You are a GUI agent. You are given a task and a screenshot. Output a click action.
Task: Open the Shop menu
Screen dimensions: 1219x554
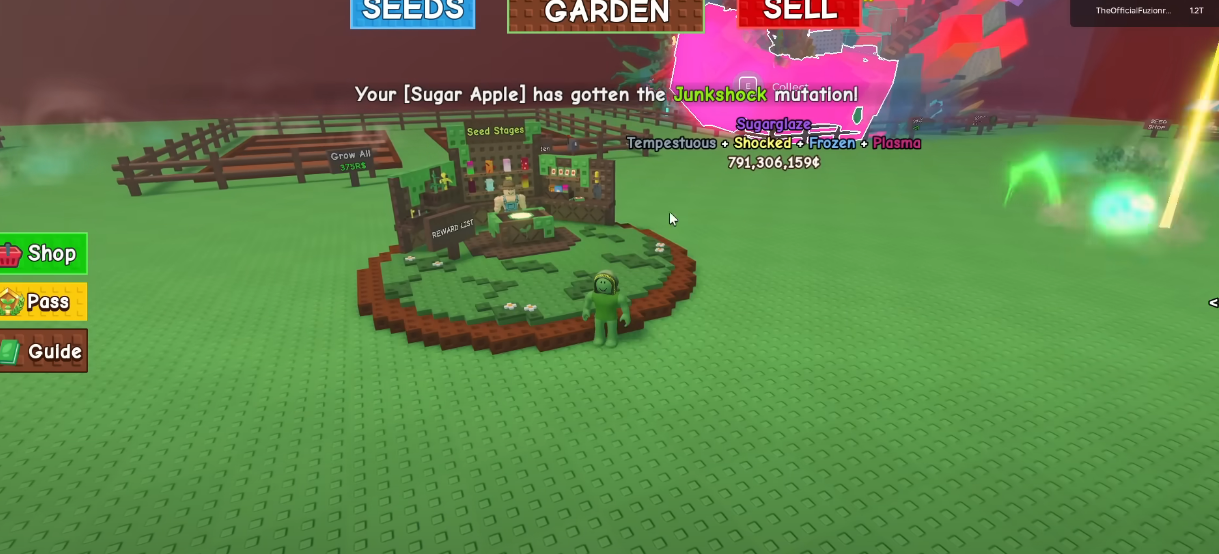point(43,254)
